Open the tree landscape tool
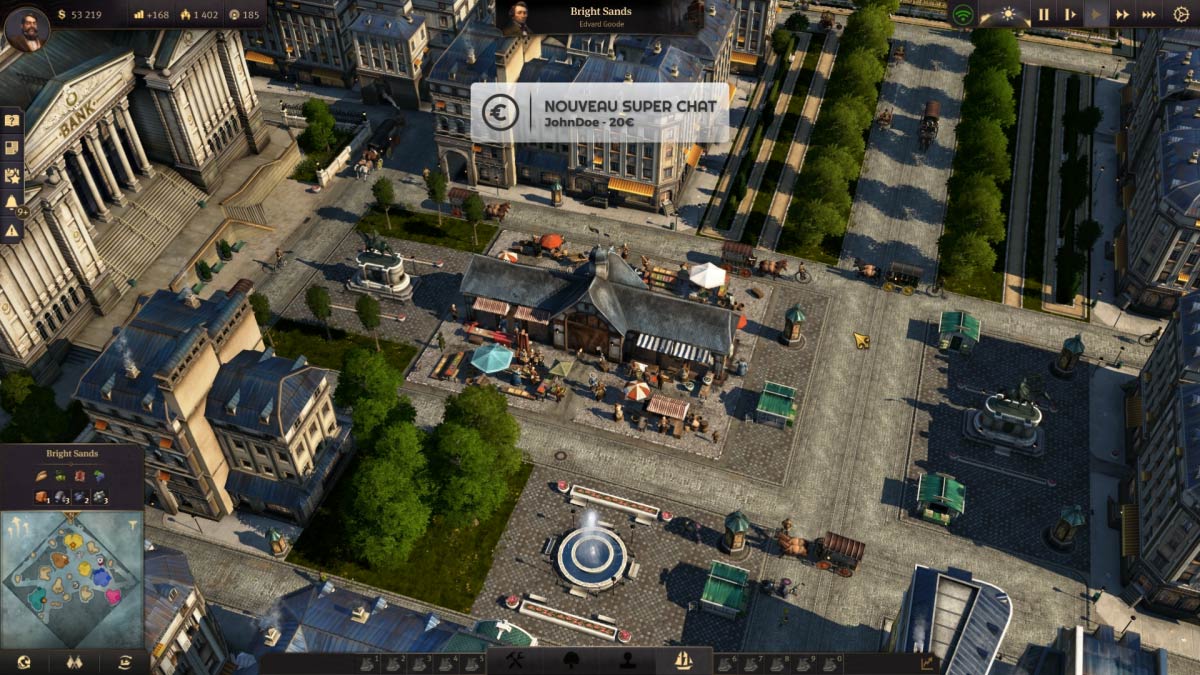This screenshot has width=1200, height=675. click(x=573, y=661)
